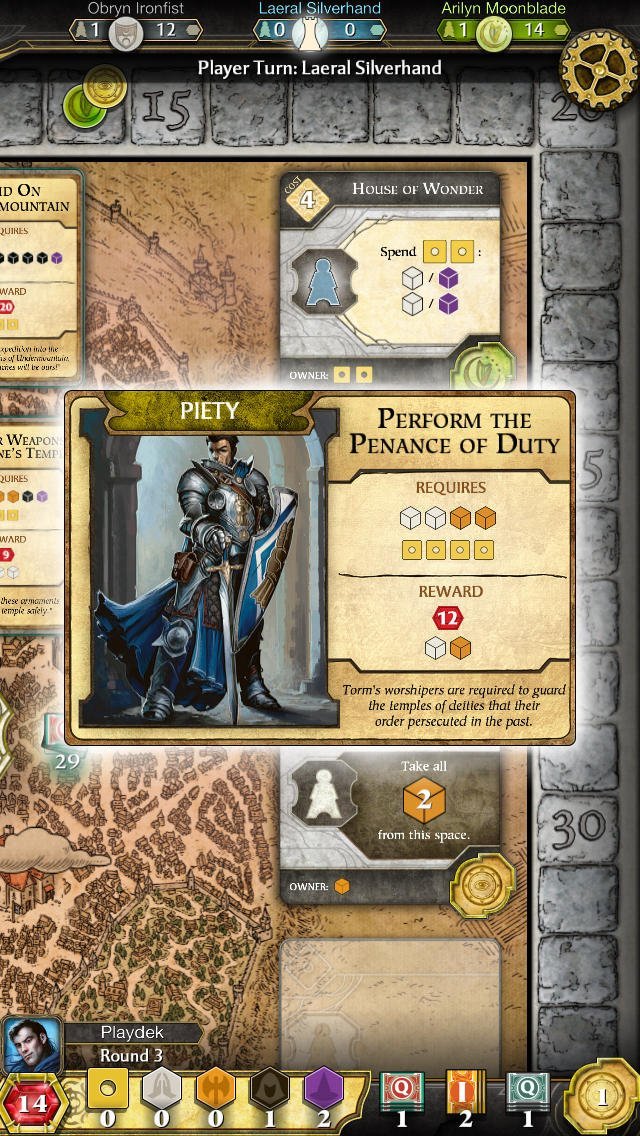
Task: Open the red active quests card icon
Action: click(401, 1097)
